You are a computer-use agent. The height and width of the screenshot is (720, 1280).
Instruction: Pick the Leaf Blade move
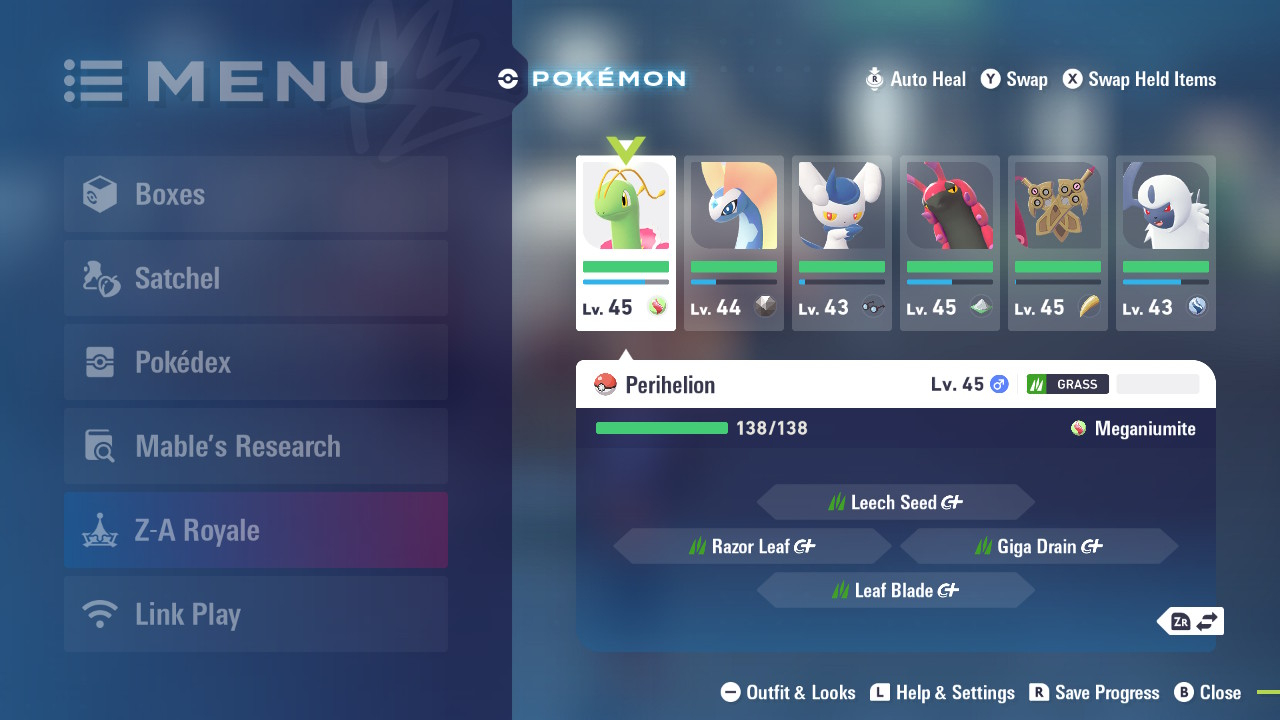895,591
